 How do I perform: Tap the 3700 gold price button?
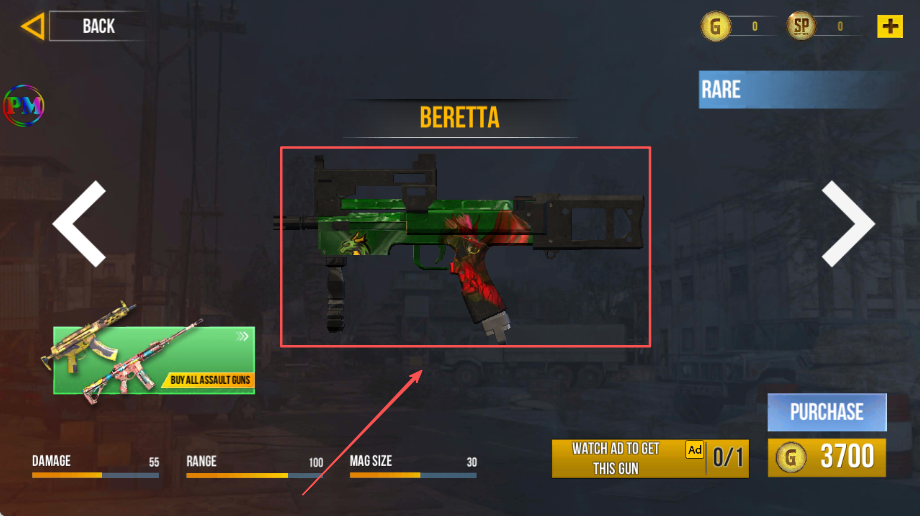tap(827, 458)
